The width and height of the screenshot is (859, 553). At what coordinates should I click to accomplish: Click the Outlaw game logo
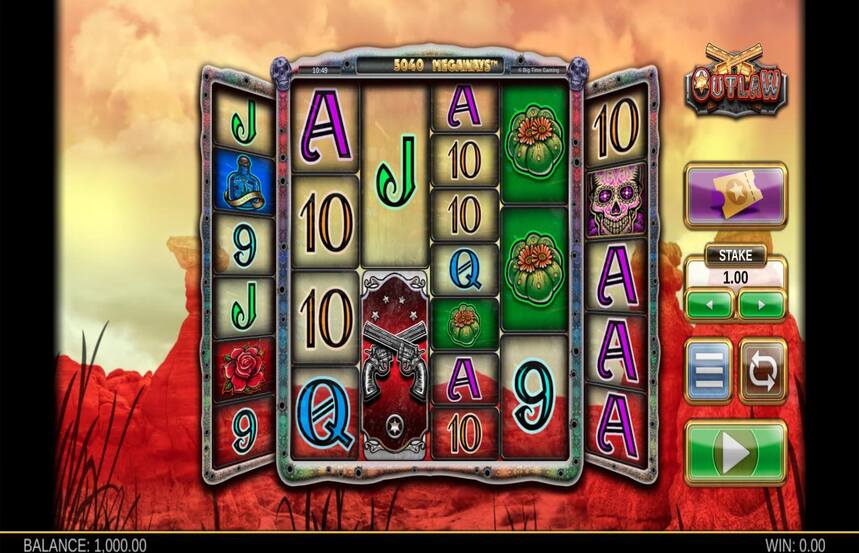735,80
